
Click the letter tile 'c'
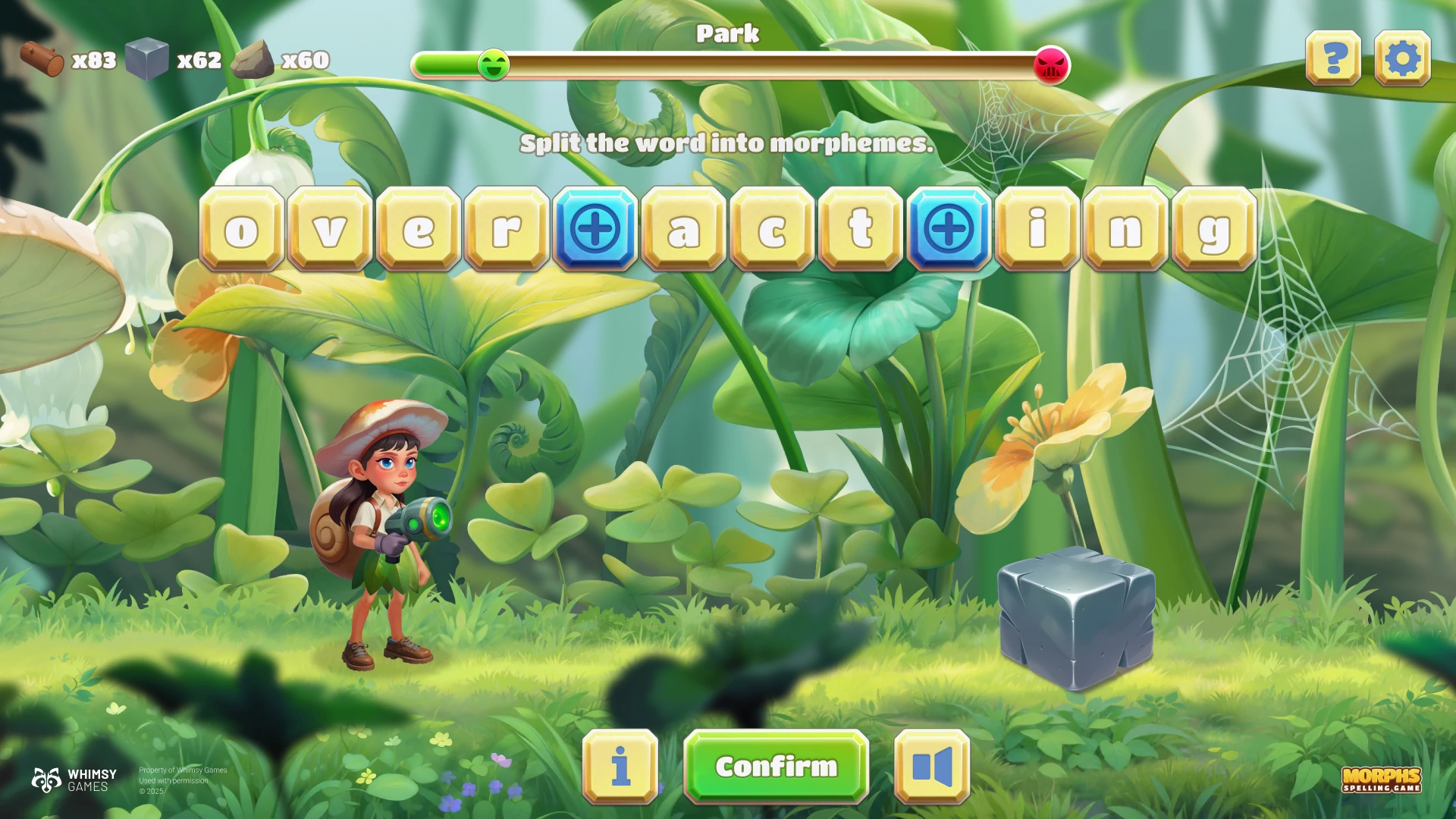(x=772, y=228)
